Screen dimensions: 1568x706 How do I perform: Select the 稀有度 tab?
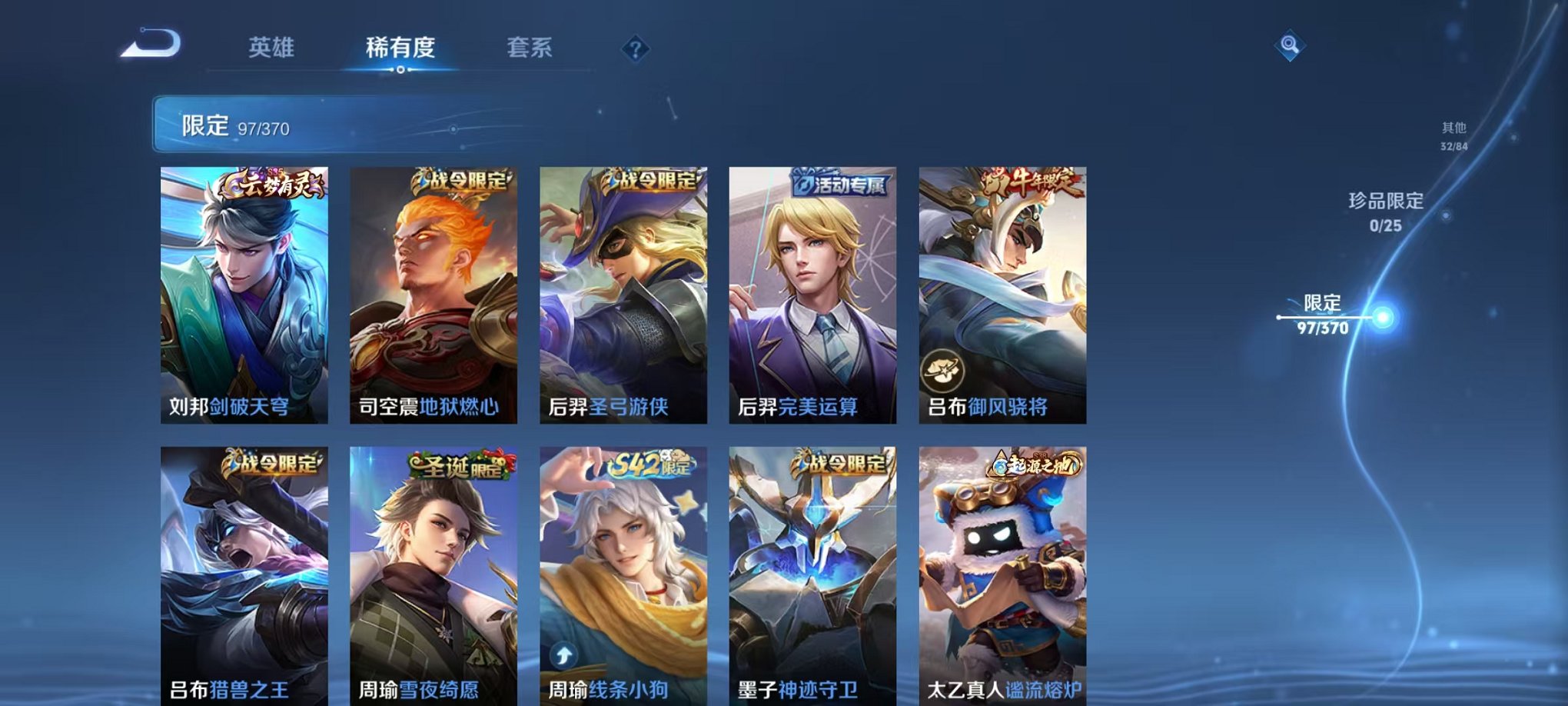(401, 48)
